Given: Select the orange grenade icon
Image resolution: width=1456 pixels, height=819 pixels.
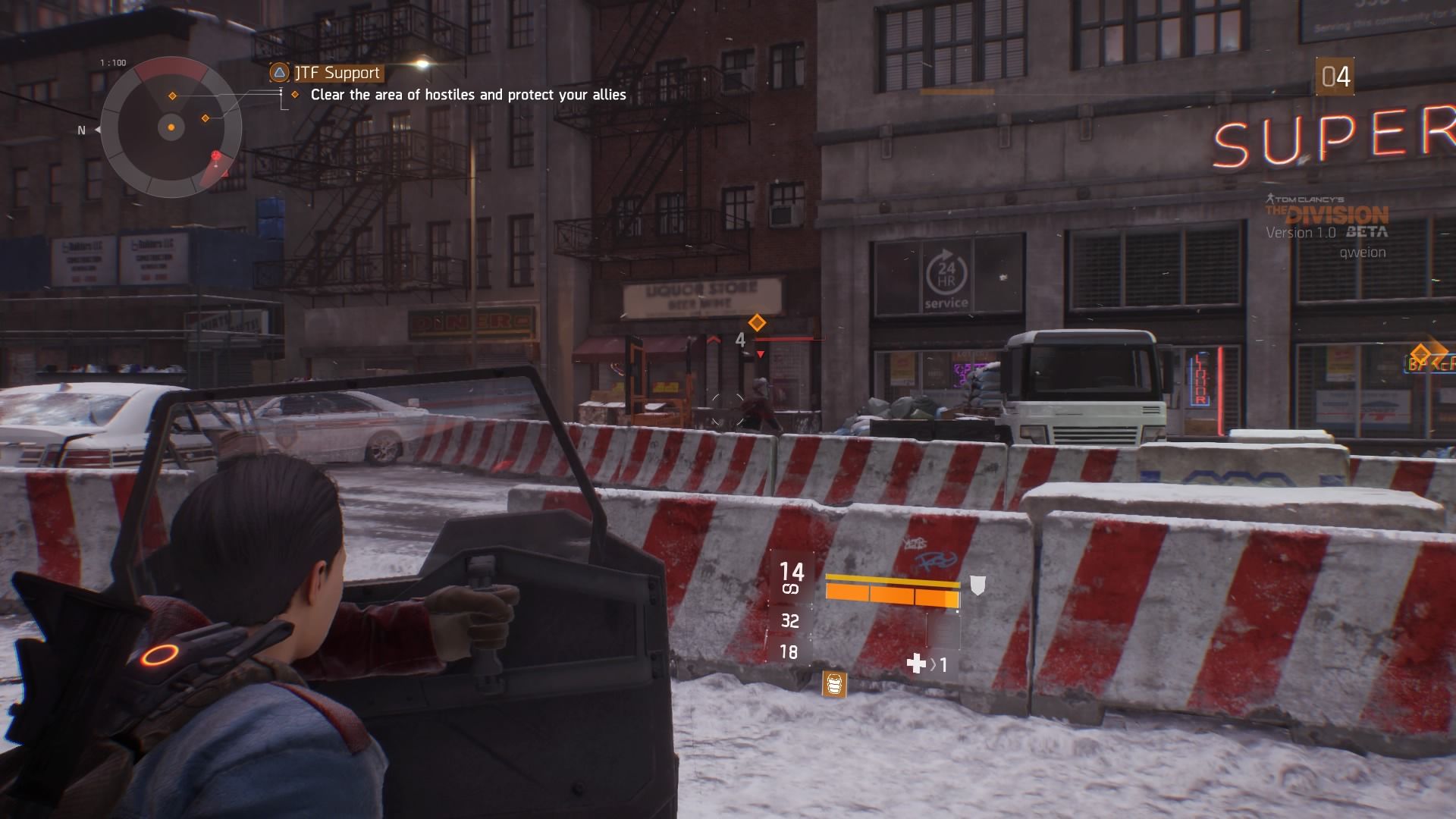Looking at the screenshot, I should [x=834, y=683].
